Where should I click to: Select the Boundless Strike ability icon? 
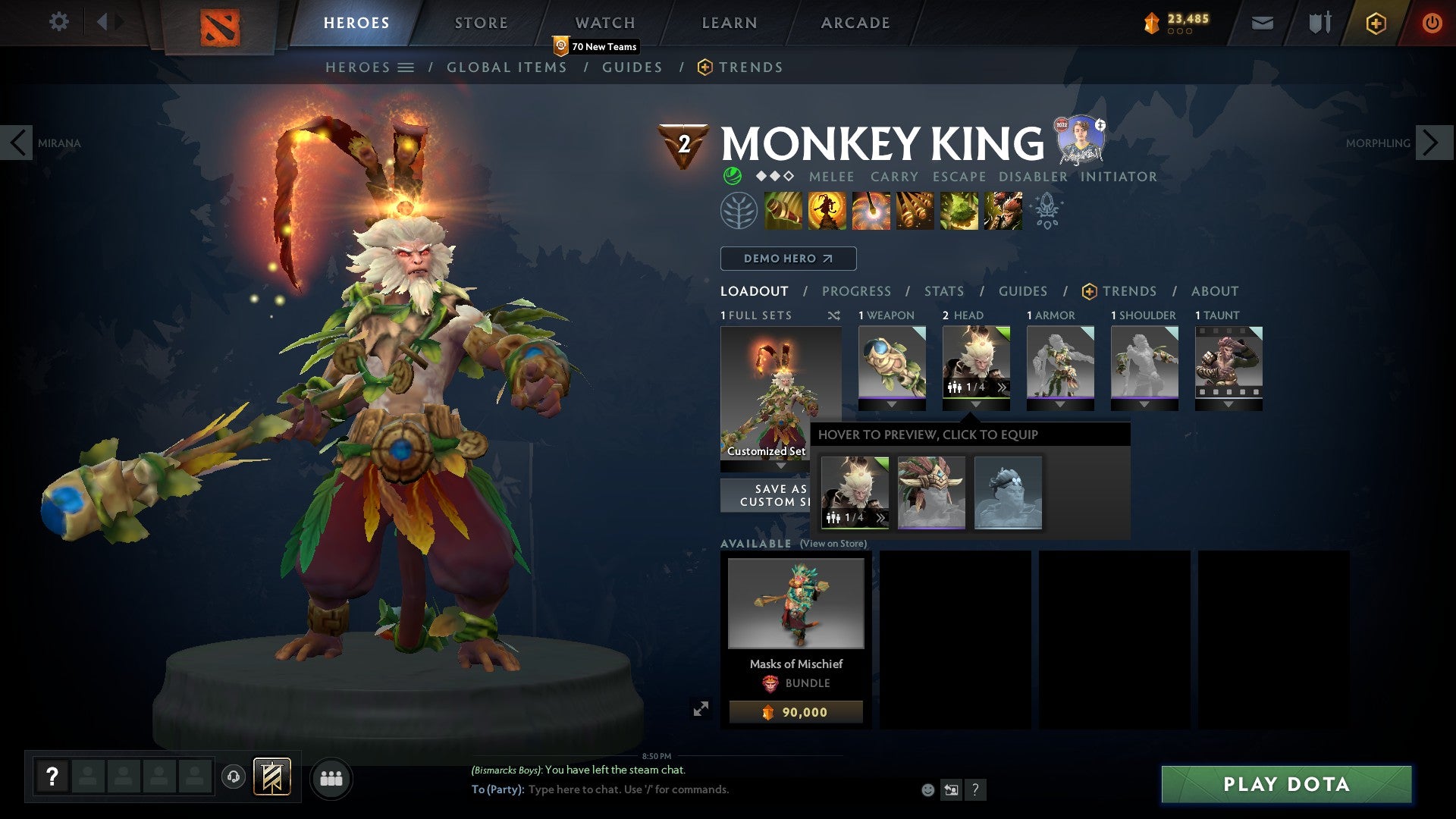784,210
